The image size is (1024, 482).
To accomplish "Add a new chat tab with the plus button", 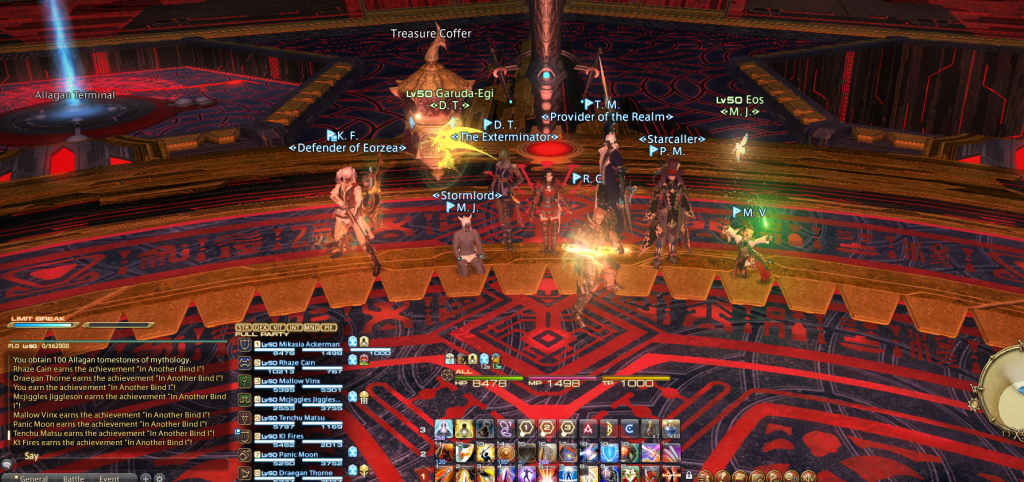I will 146,478.
